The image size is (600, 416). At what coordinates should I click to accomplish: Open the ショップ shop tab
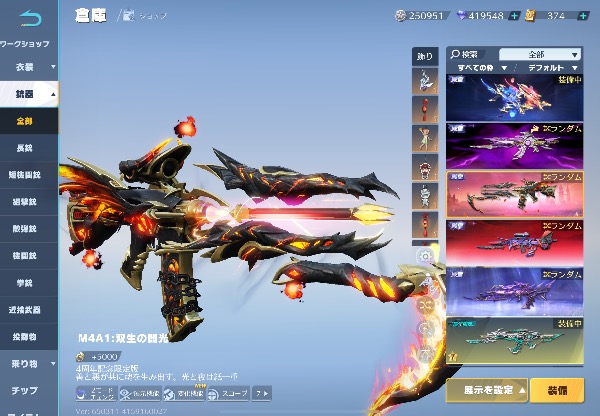(152, 16)
